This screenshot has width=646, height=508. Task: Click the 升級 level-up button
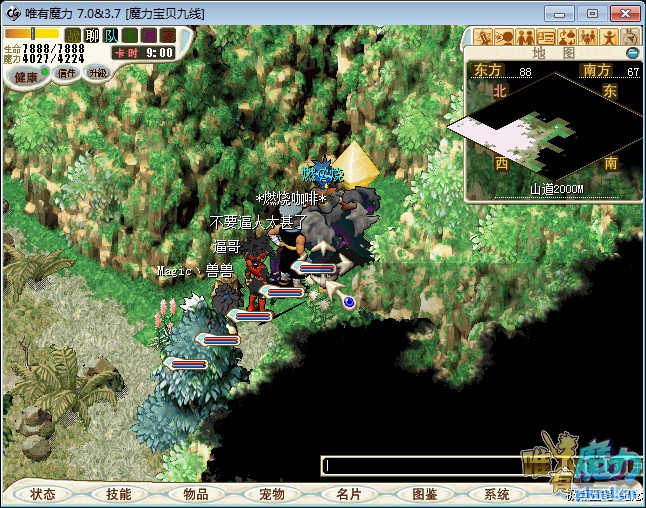tap(97, 72)
